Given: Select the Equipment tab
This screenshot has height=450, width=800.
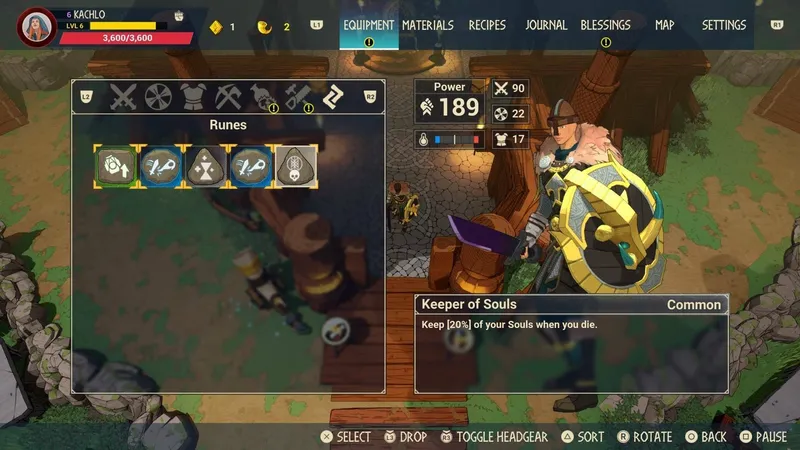Looking at the screenshot, I should 369,25.
